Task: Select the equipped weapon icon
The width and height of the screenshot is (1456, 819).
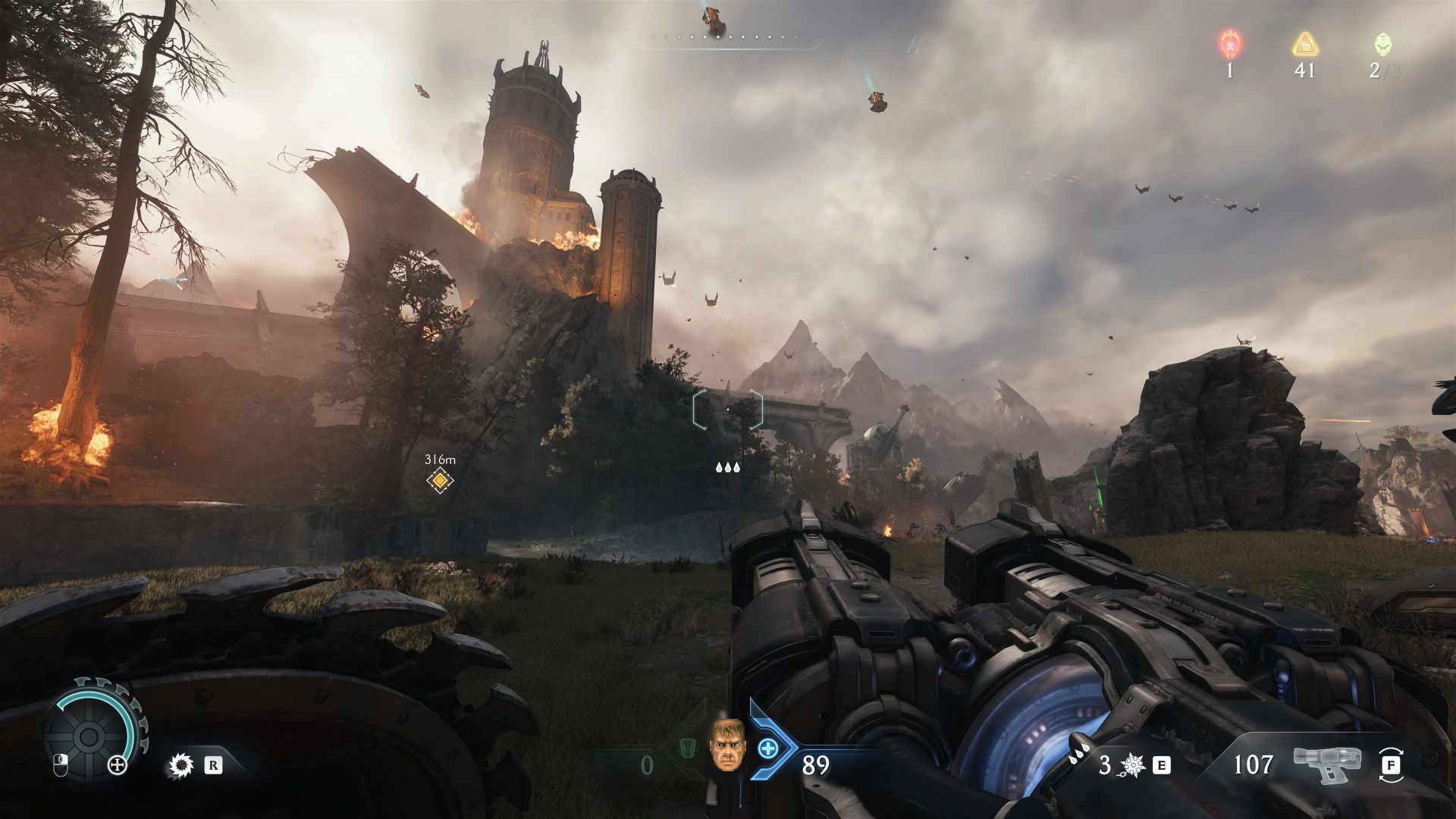Action: pos(1327,764)
